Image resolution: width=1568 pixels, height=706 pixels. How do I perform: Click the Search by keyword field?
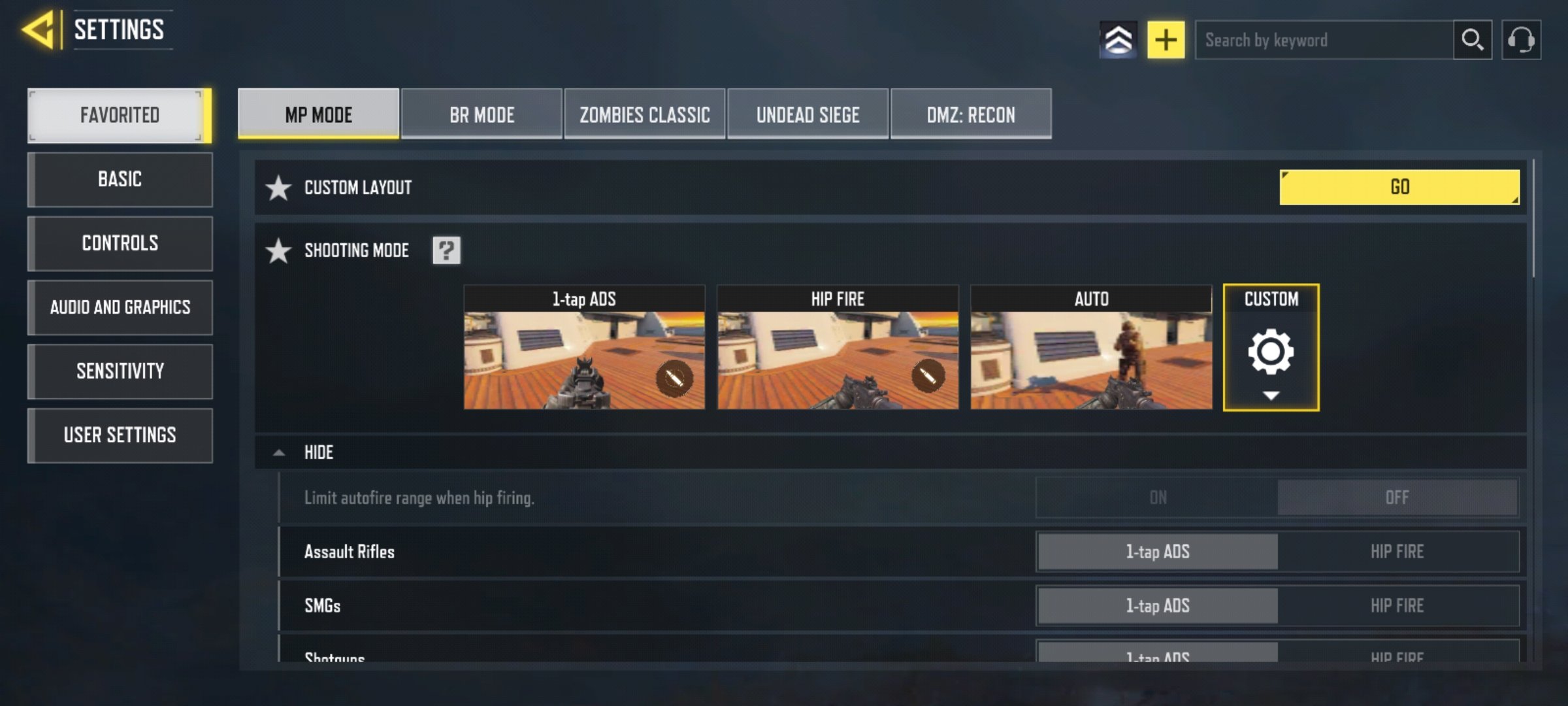[x=1324, y=41]
